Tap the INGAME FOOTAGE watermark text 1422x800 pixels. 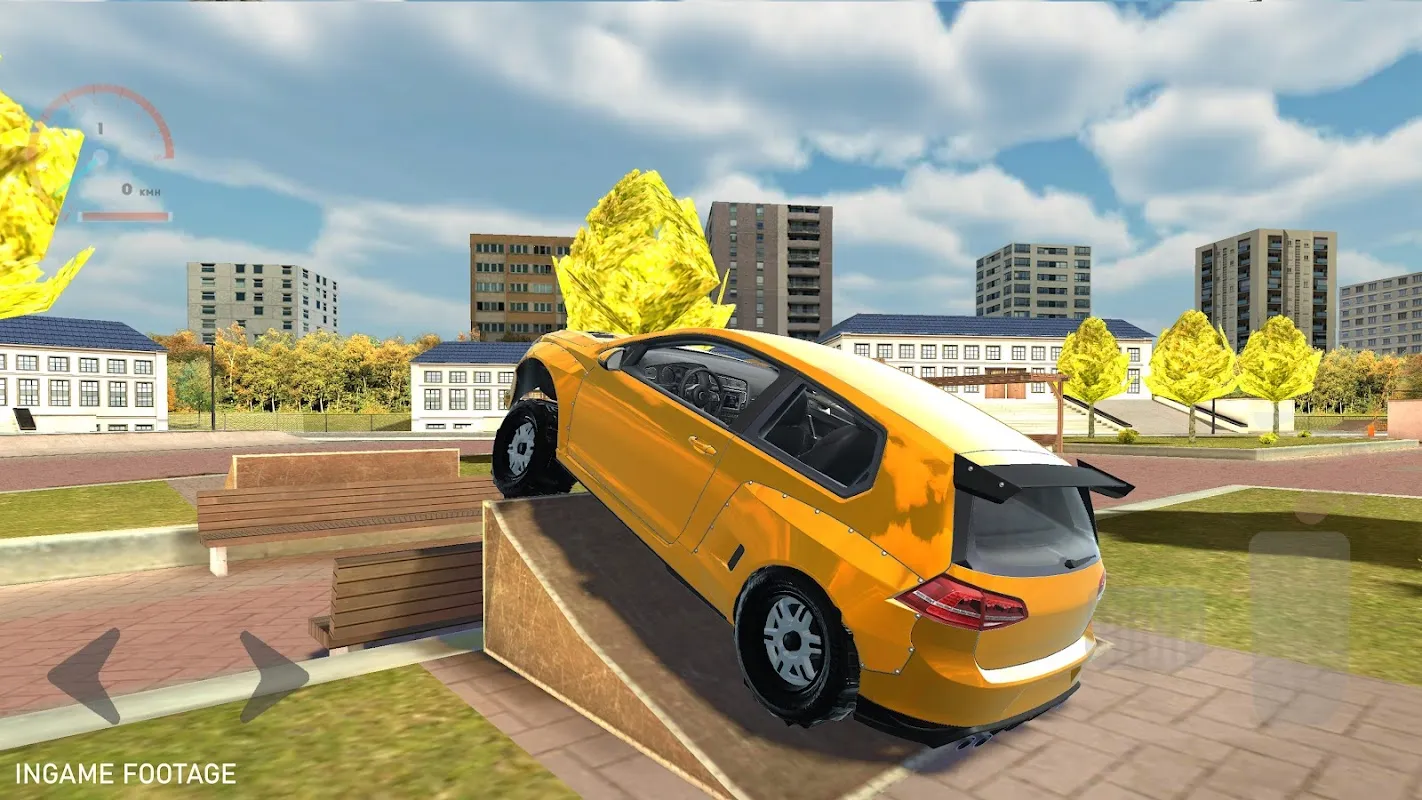point(125,772)
